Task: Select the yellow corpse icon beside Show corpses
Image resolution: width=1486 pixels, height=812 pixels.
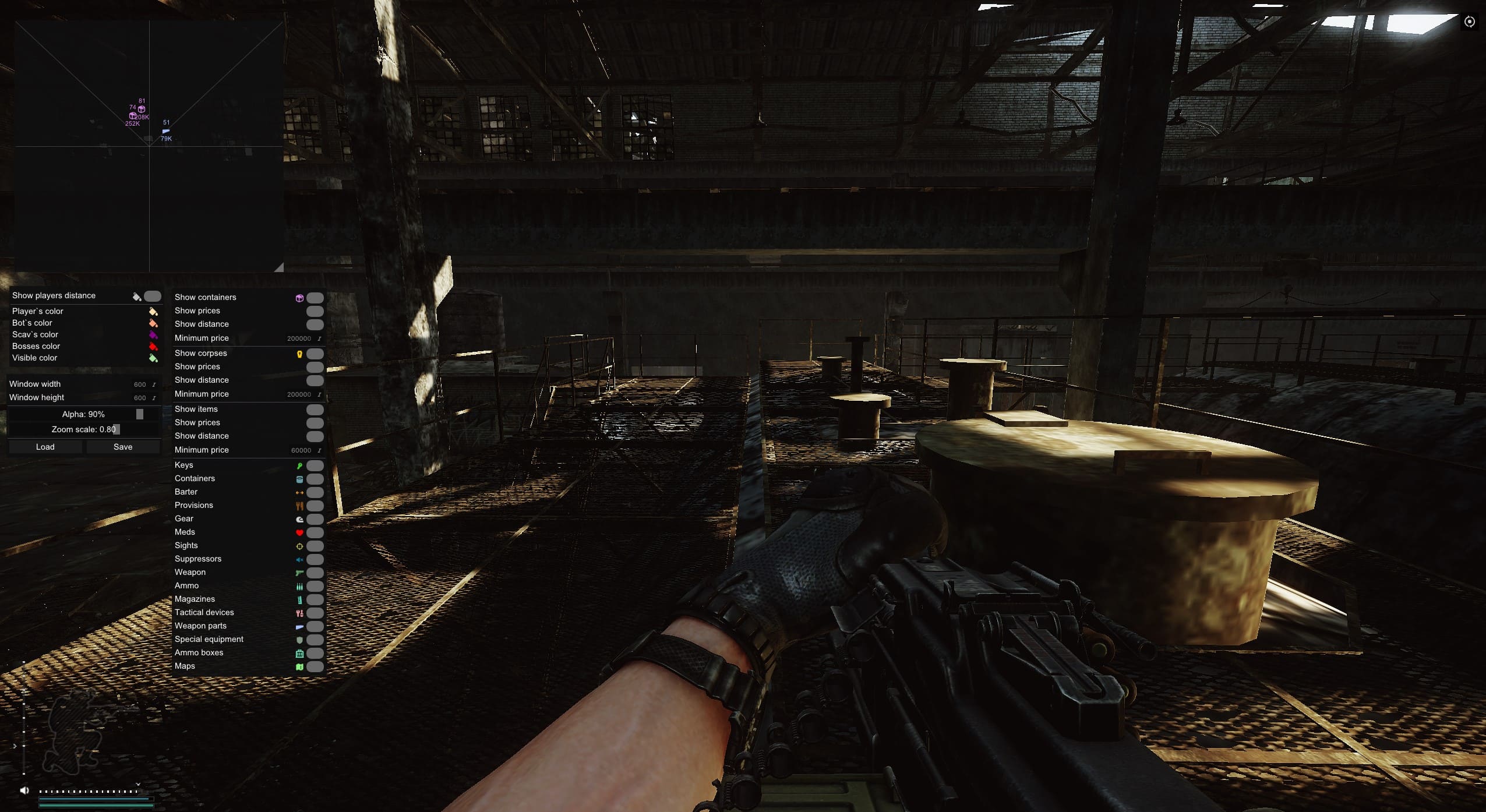Action: [299, 354]
